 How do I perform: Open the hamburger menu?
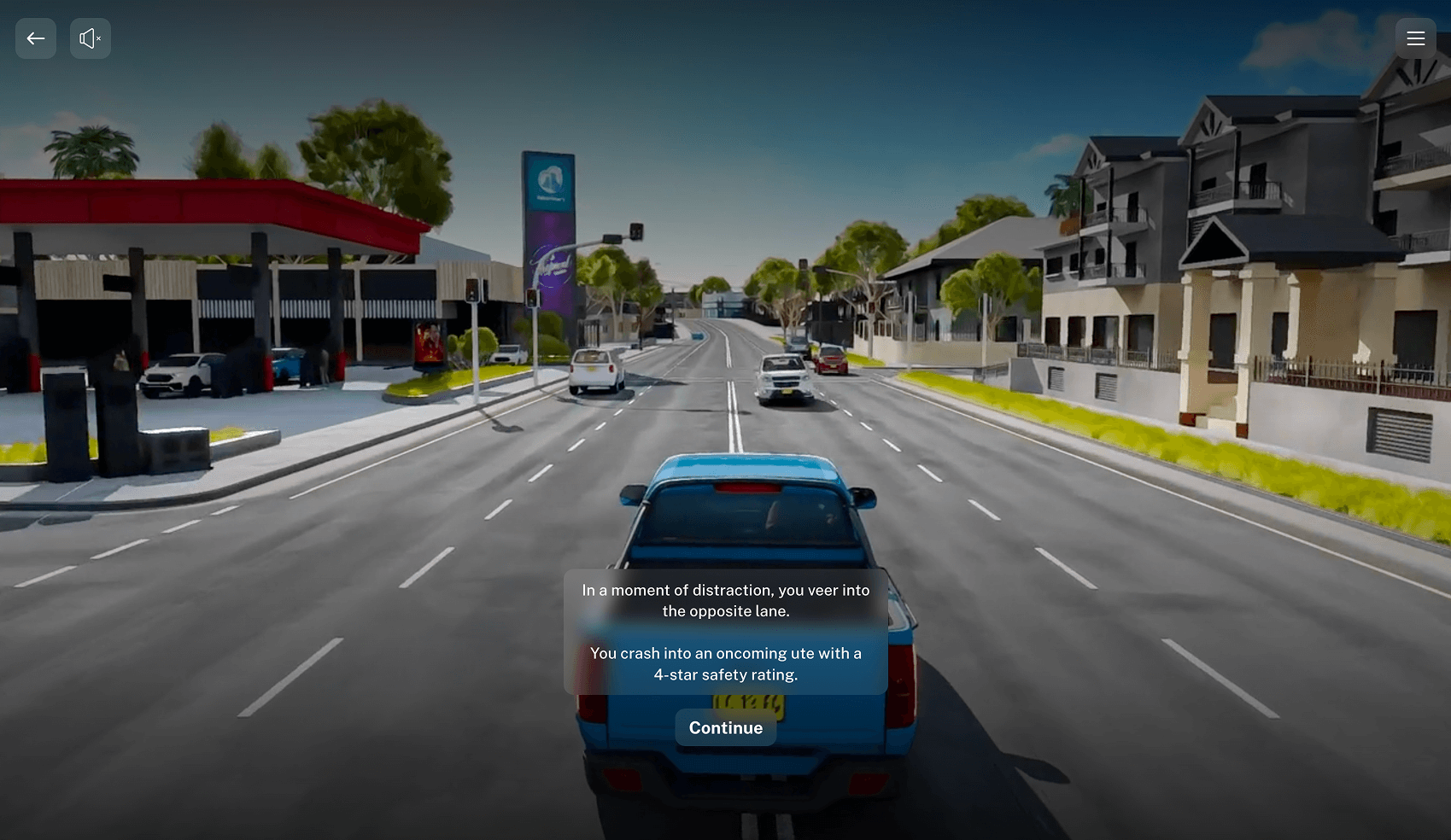(x=1415, y=38)
